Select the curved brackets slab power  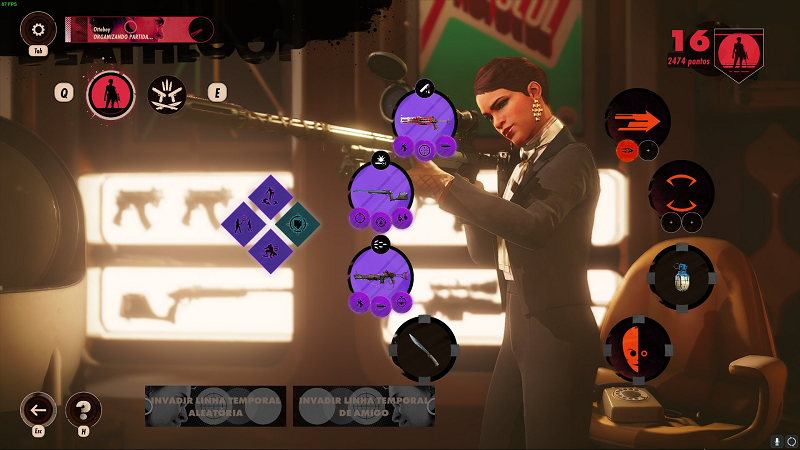point(682,187)
